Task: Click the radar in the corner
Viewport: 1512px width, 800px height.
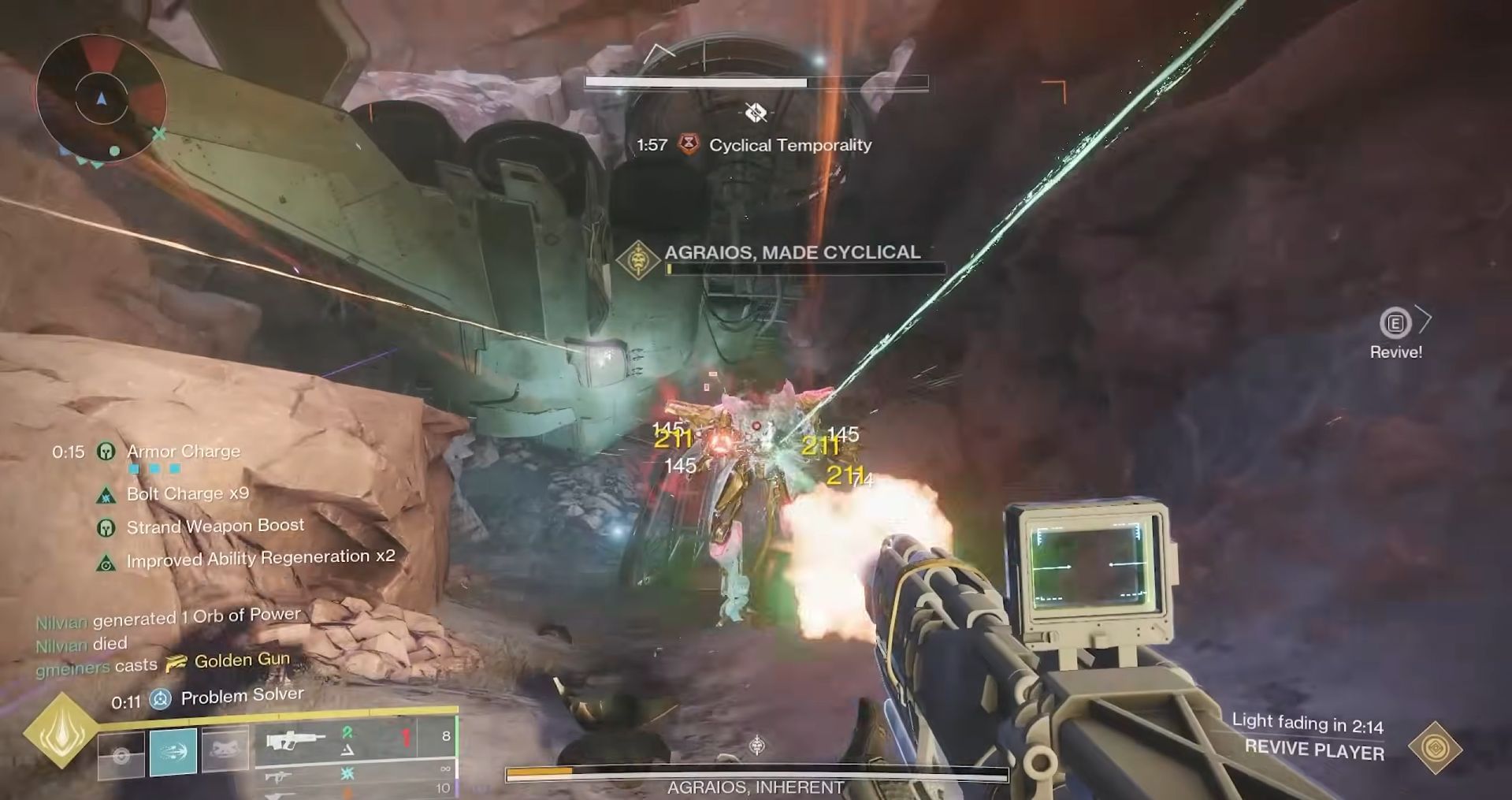Action: [101, 98]
